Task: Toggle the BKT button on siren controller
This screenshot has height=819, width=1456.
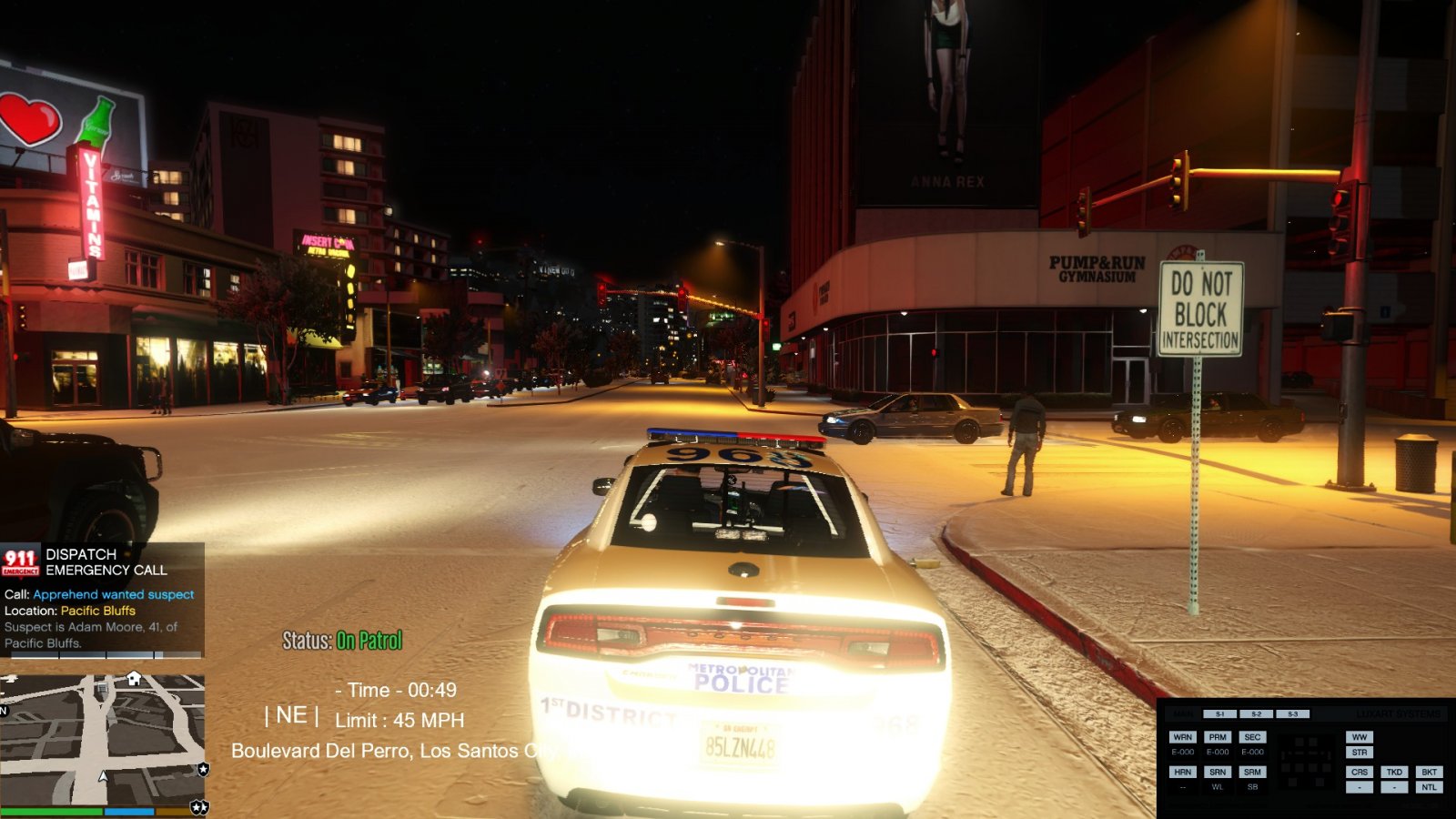Action: [x=1429, y=772]
